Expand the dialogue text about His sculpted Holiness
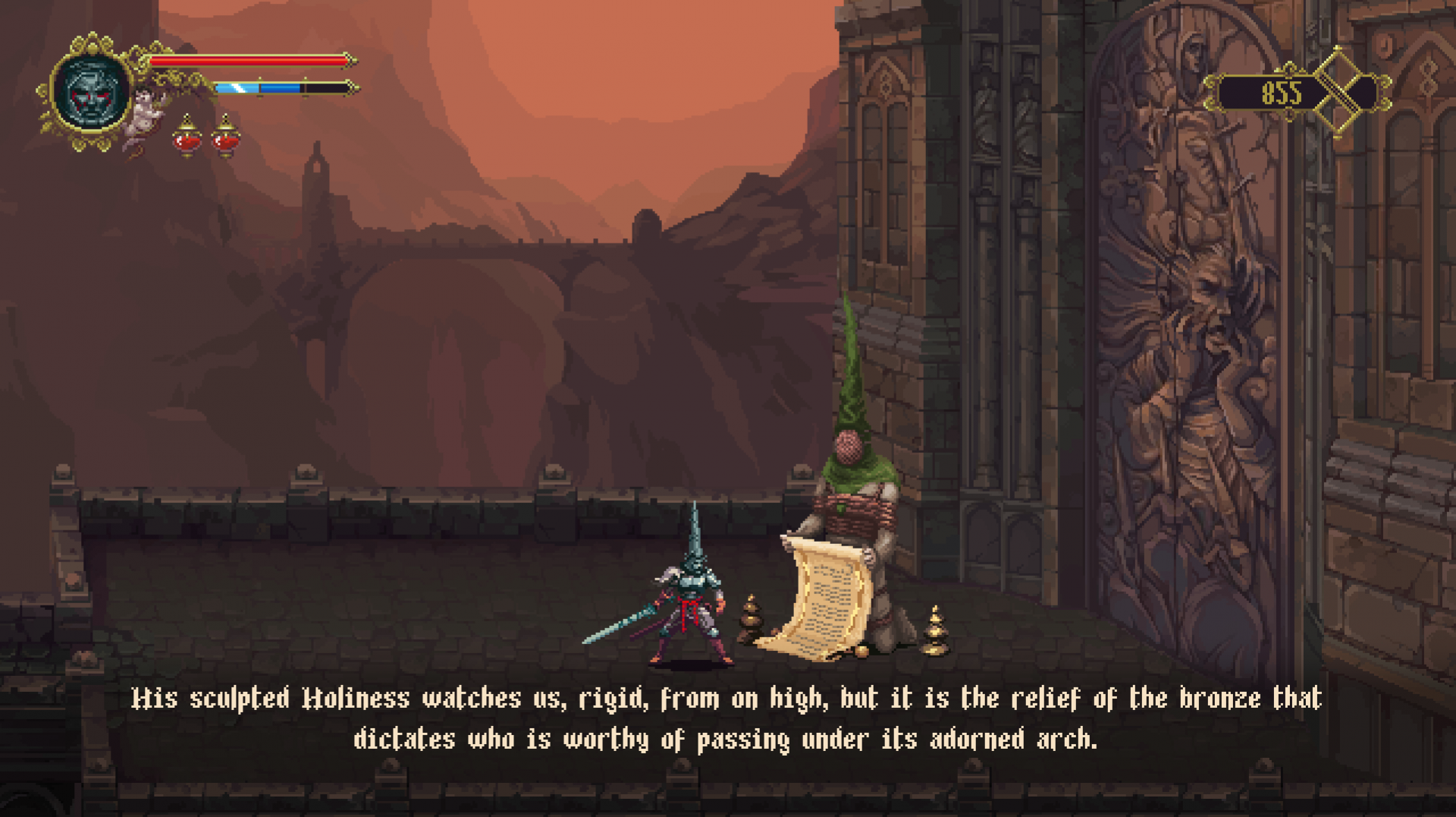This screenshot has width=1456, height=817. (x=728, y=721)
